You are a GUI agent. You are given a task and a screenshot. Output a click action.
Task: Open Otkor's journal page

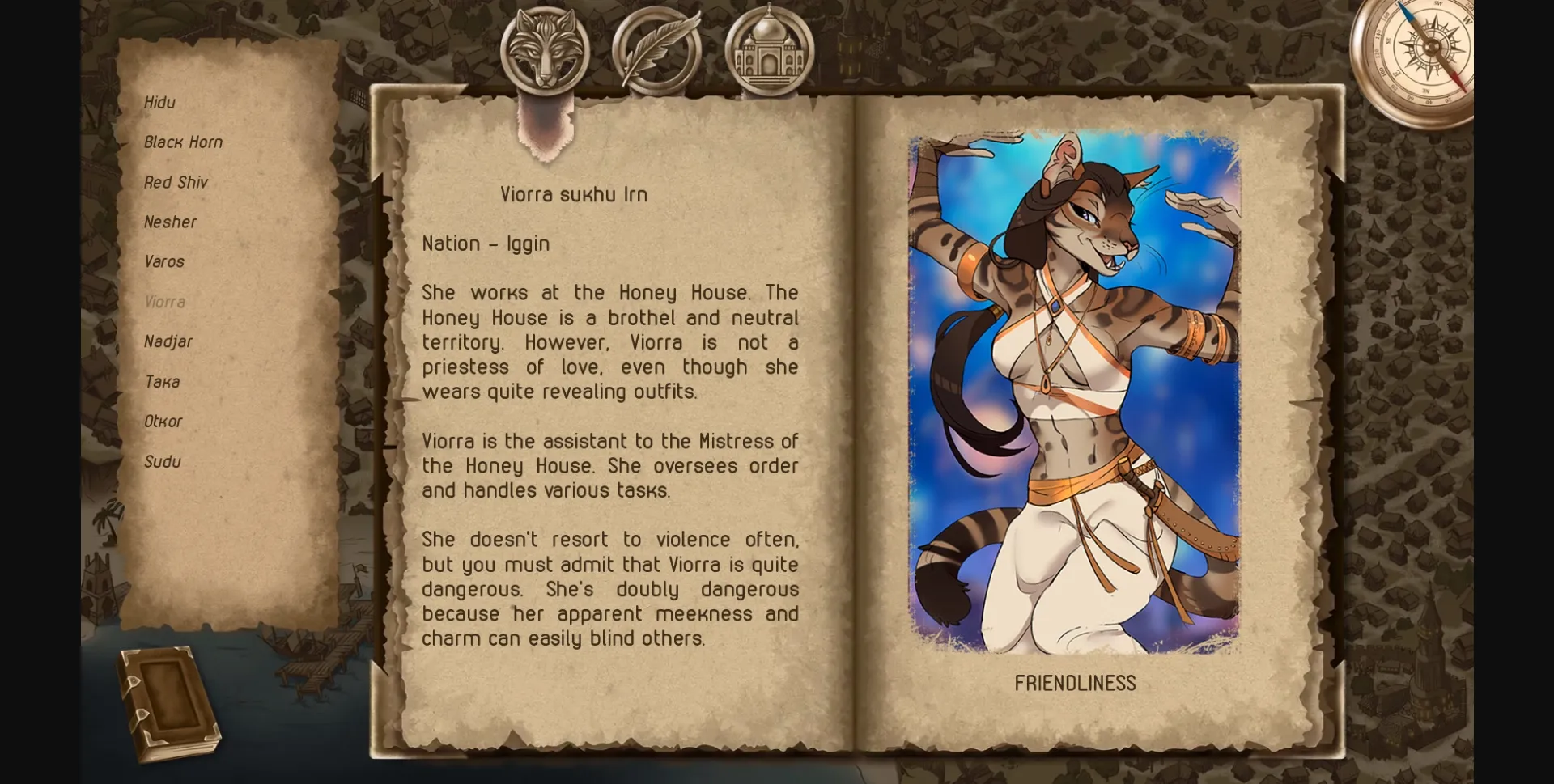pos(163,421)
